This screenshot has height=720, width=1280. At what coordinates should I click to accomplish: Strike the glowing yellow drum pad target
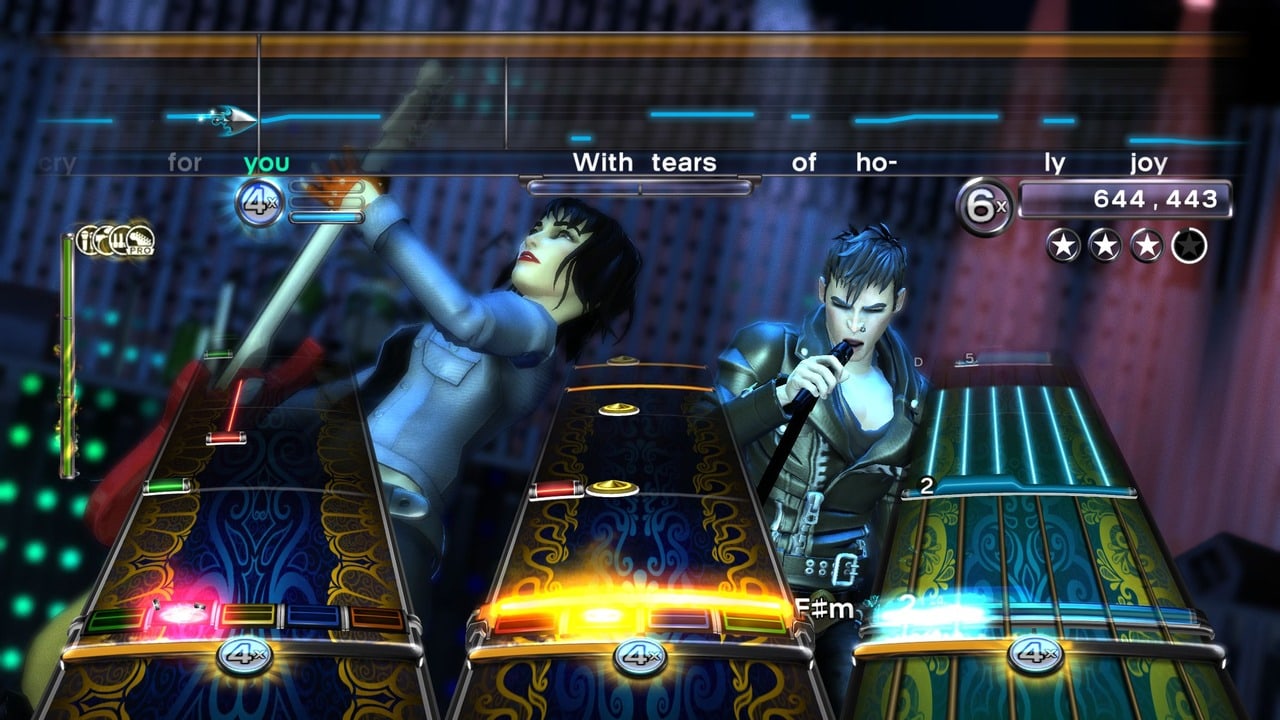coord(602,617)
